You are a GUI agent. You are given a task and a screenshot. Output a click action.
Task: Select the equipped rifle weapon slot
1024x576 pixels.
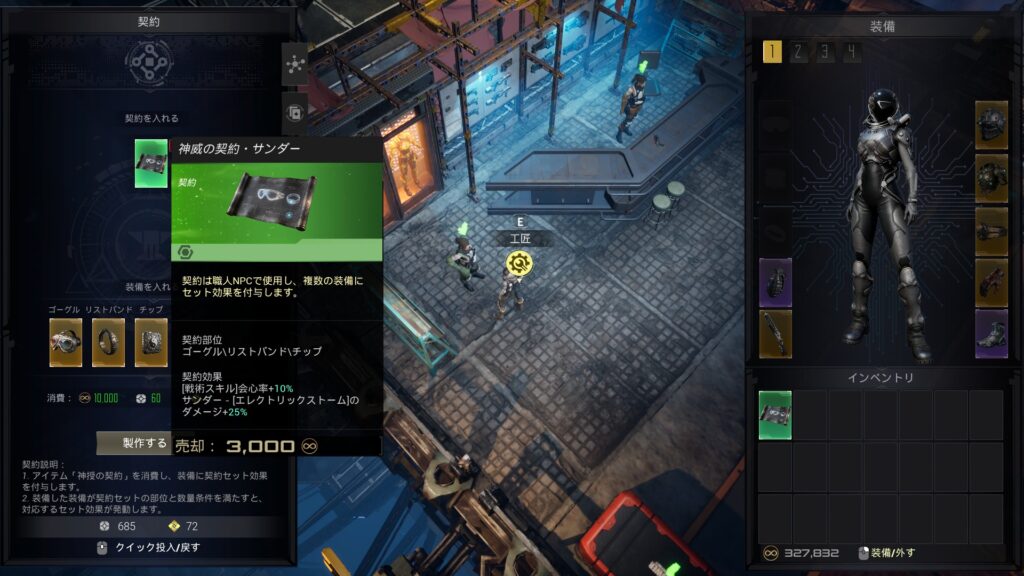775,333
